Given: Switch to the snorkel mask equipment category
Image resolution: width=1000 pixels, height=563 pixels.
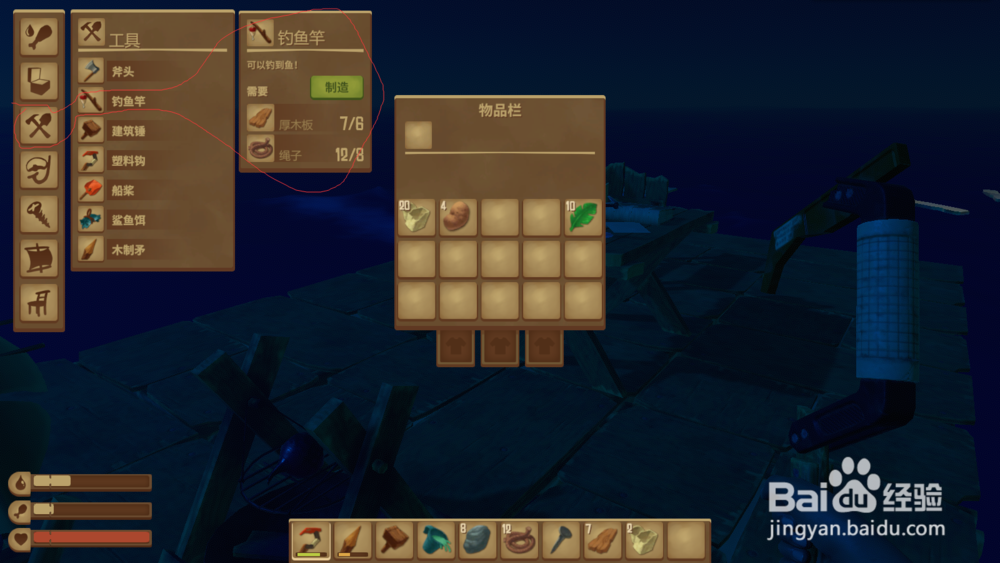Looking at the screenshot, I should click(x=39, y=169).
